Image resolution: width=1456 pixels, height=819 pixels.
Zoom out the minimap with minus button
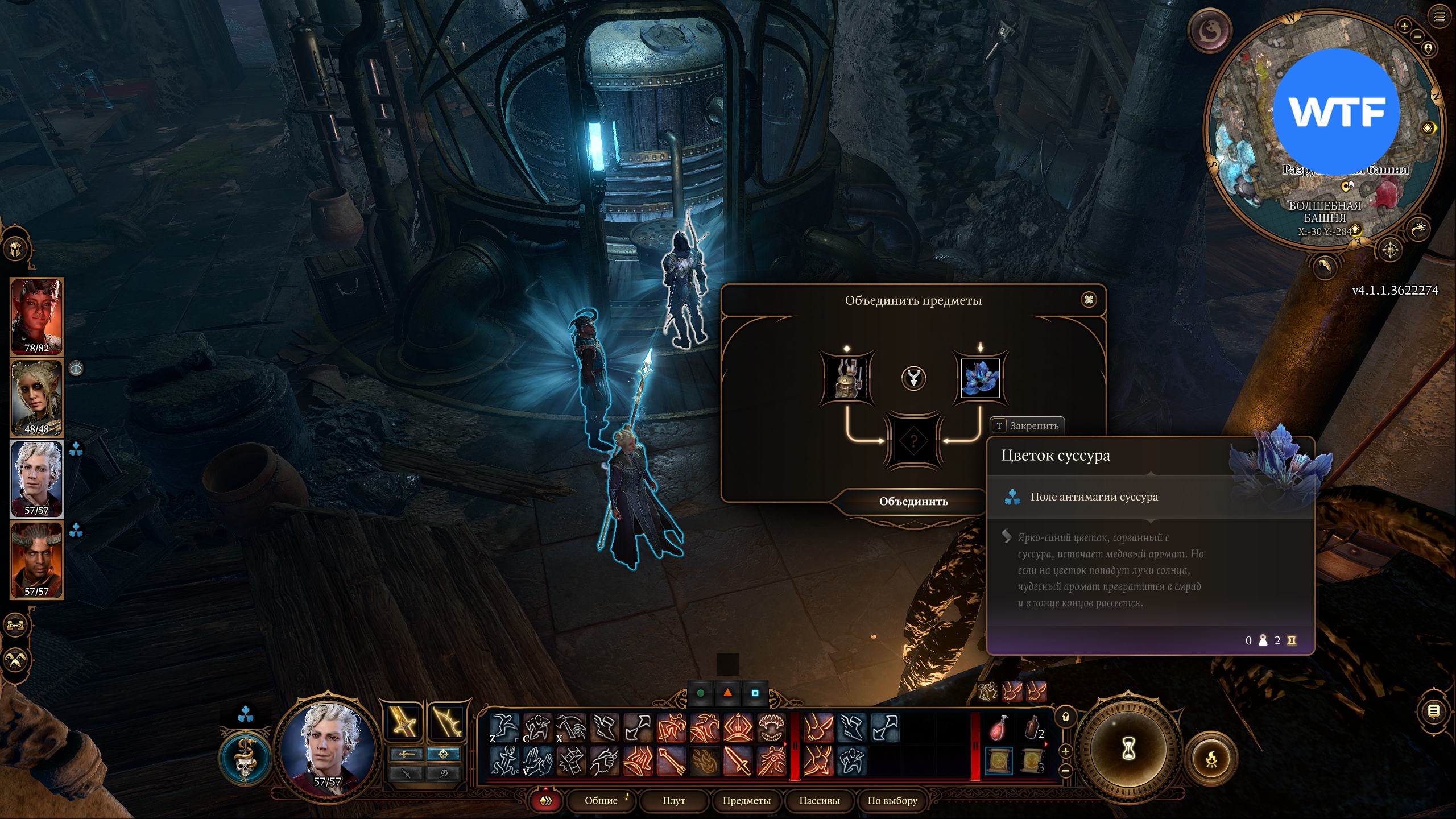1417,36
